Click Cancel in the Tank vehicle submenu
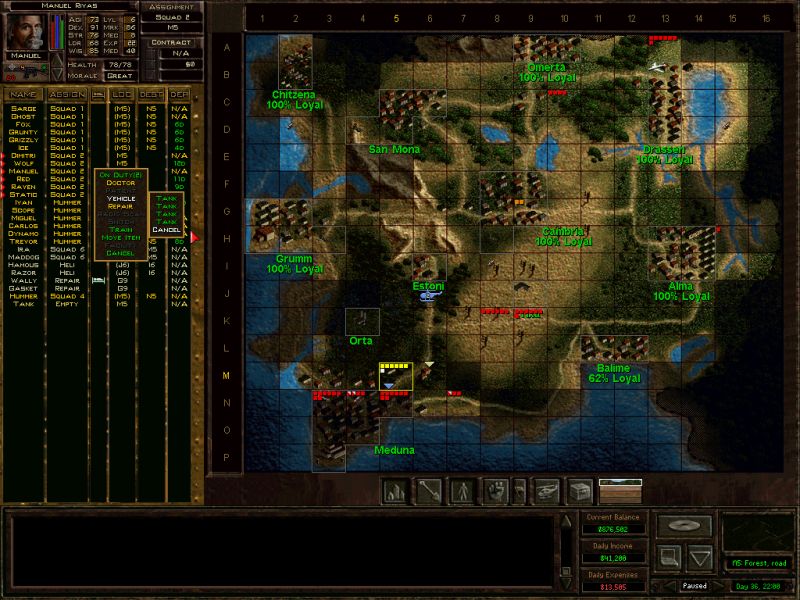The width and height of the screenshot is (800, 600). click(x=166, y=230)
